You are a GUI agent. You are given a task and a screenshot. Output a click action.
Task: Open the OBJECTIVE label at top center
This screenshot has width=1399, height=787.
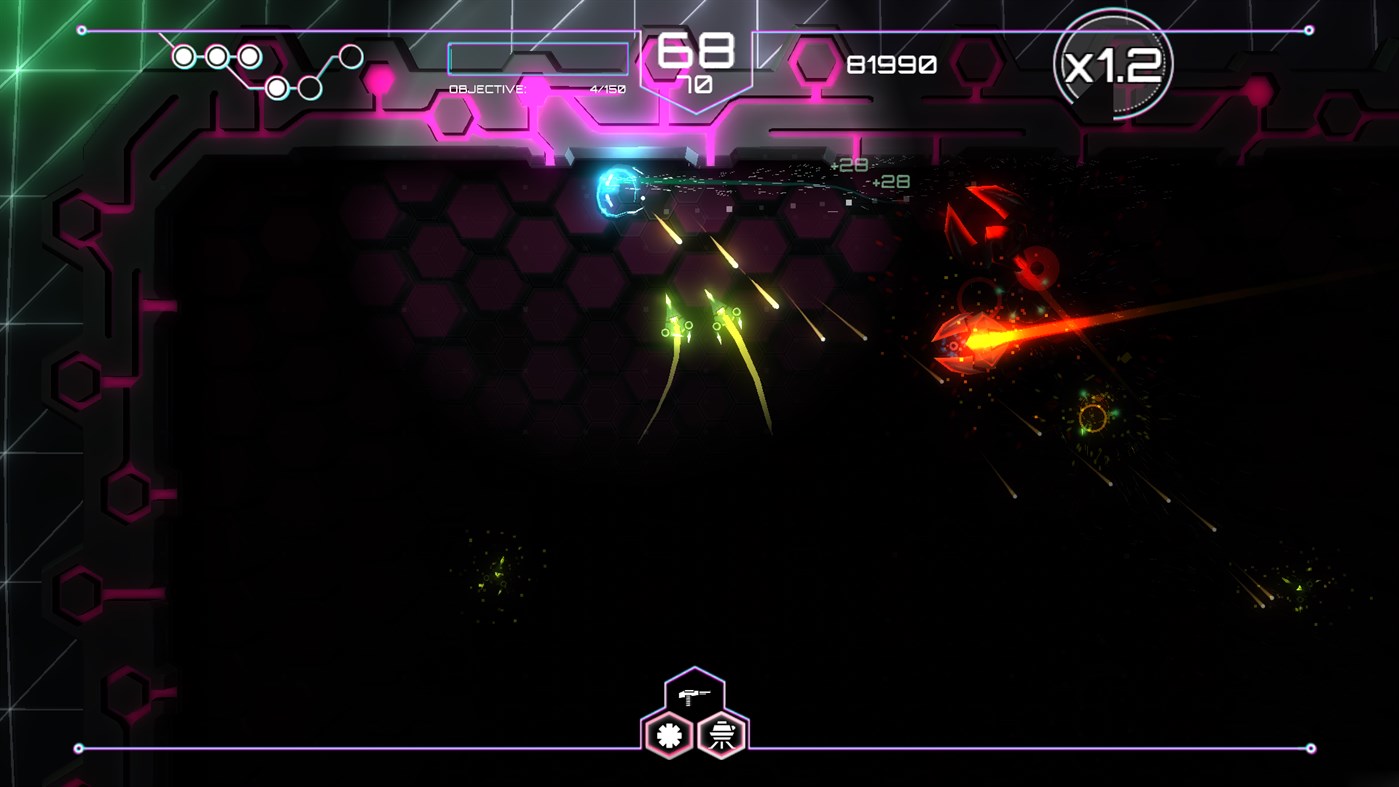(x=487, y=88)
